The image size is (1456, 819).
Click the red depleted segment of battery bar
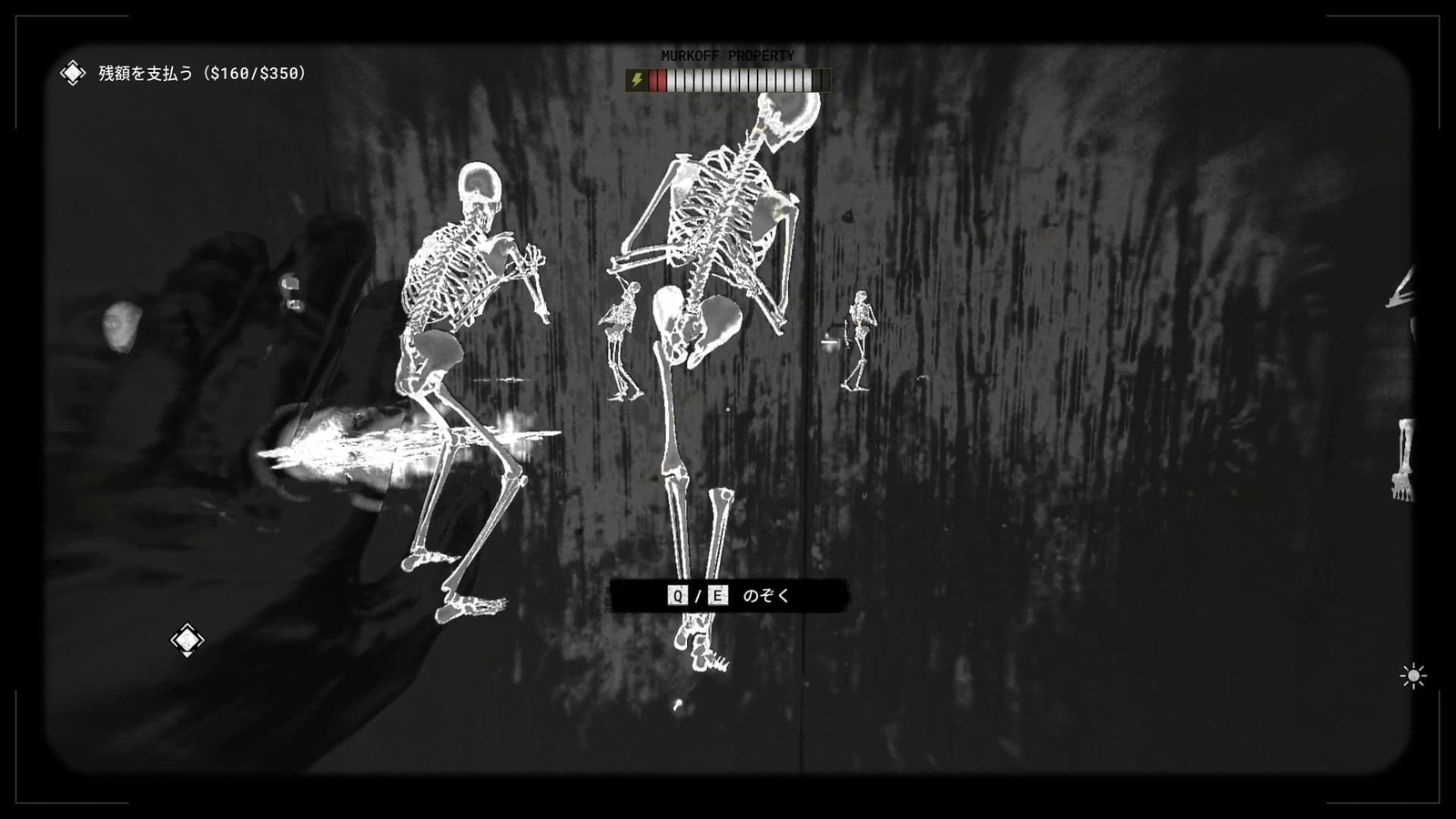[657, 80]
